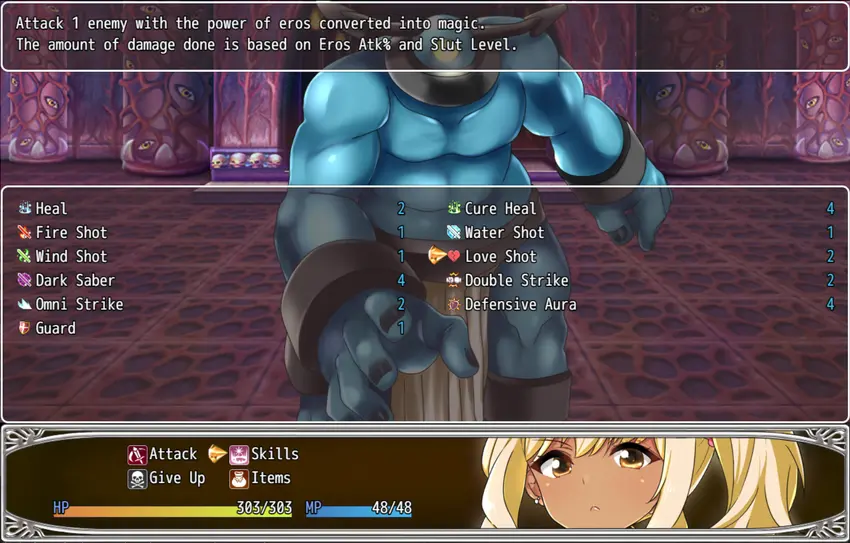Cast the Water Shot skill
The width and height of the screenshot is (850, 543).
coord(504,233)
